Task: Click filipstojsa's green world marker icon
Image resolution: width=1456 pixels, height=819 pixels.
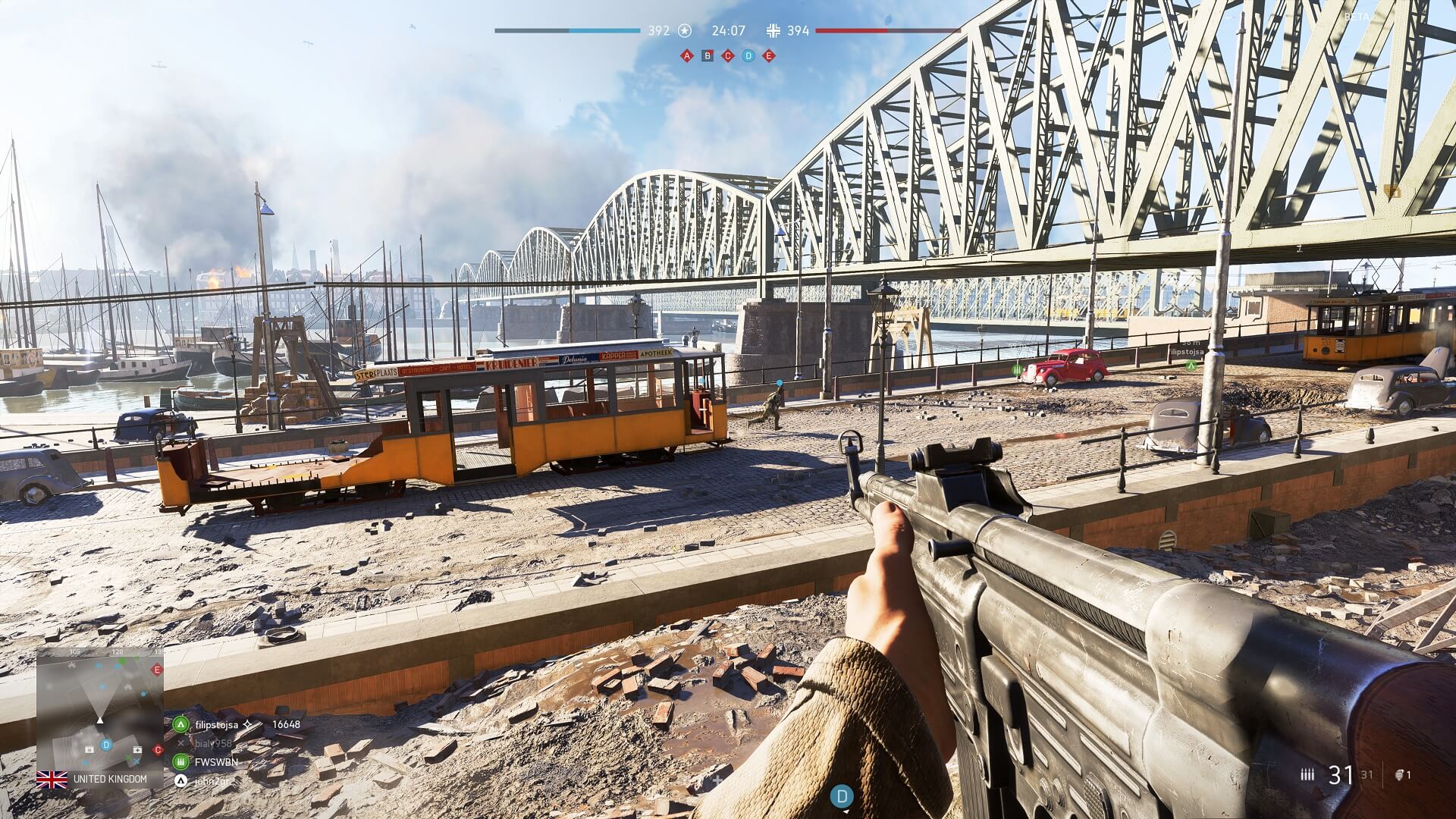Action: 1191,366
